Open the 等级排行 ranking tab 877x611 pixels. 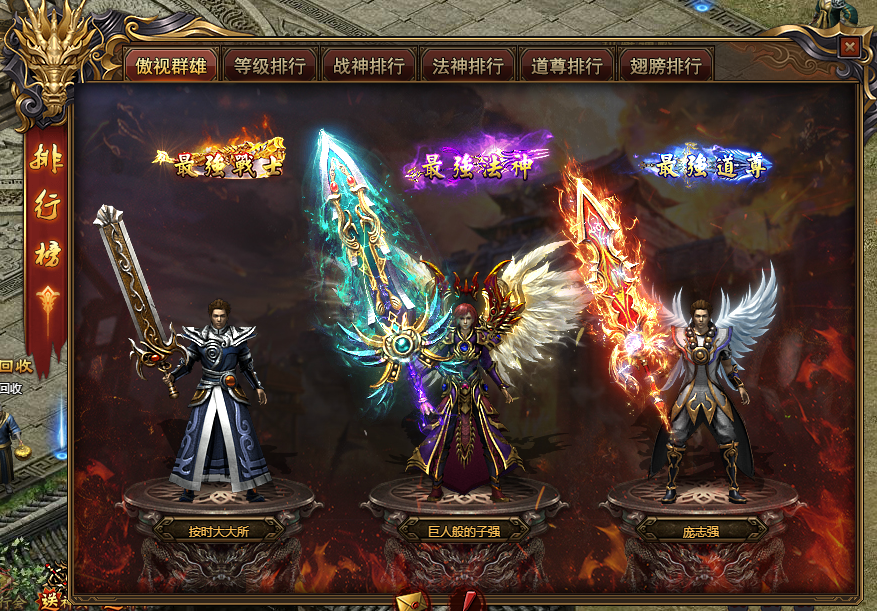270,66
